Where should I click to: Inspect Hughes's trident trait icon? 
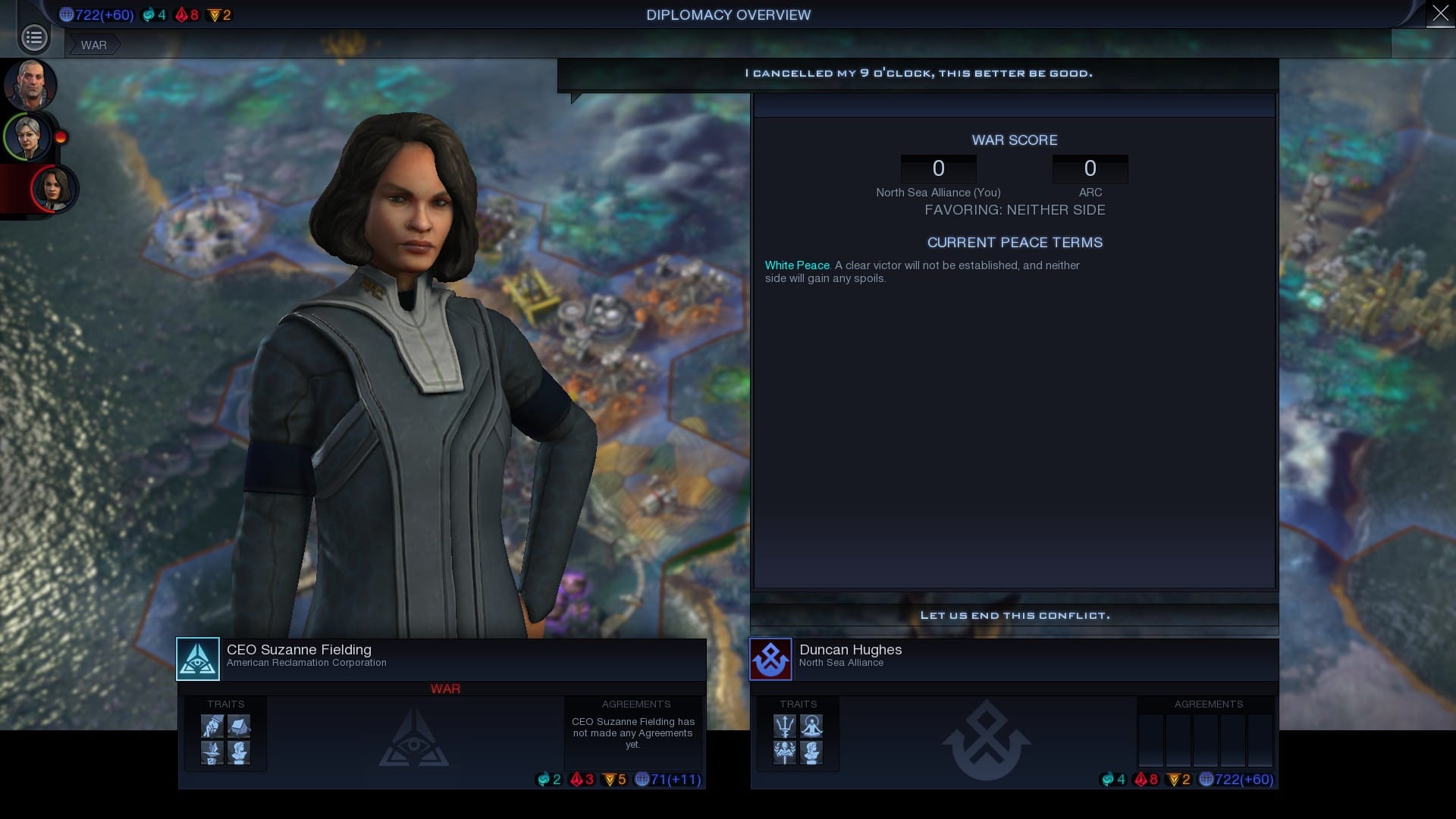point(785,726)
